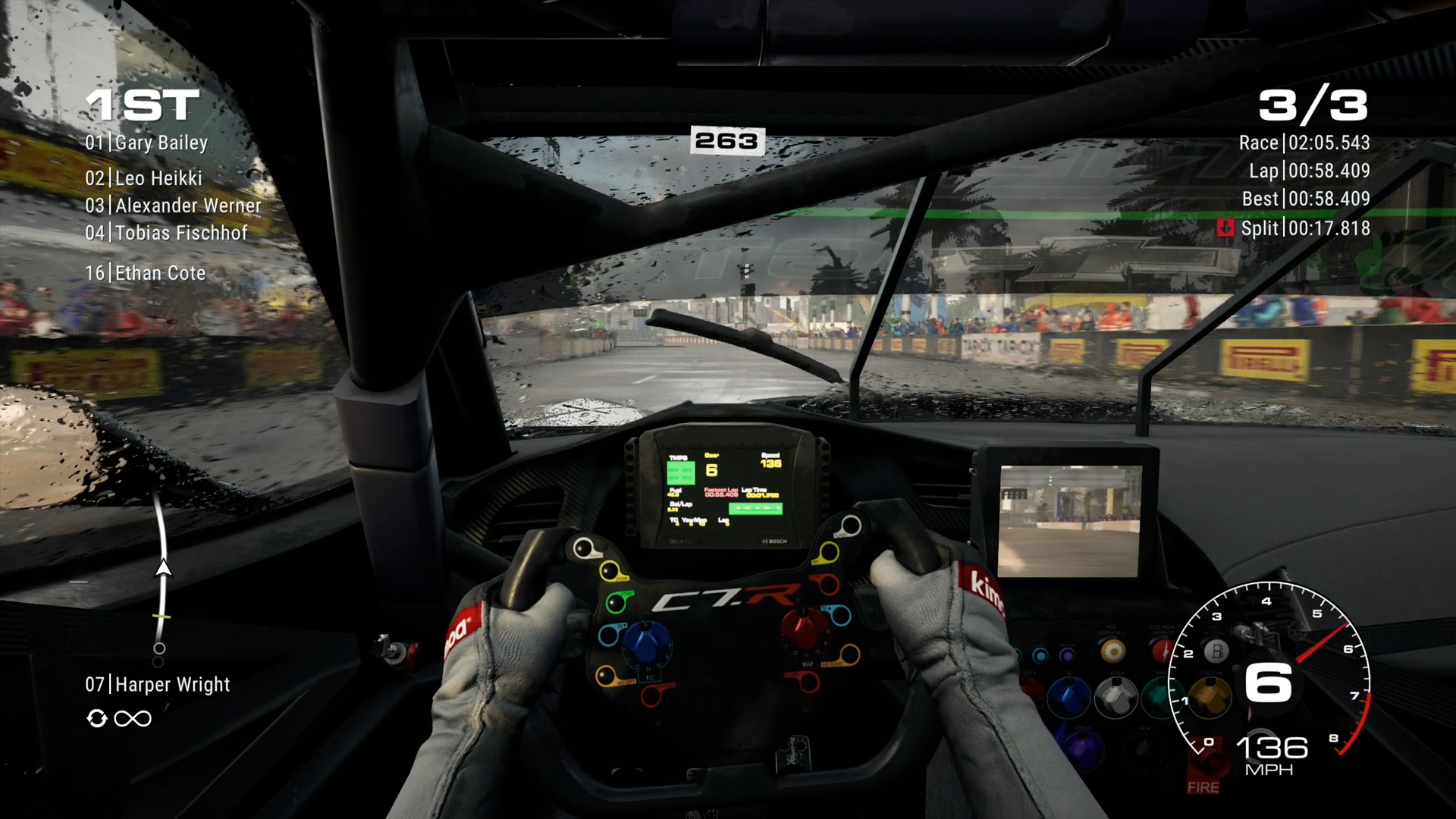Click the Split time red arrow indicator

1226,228
